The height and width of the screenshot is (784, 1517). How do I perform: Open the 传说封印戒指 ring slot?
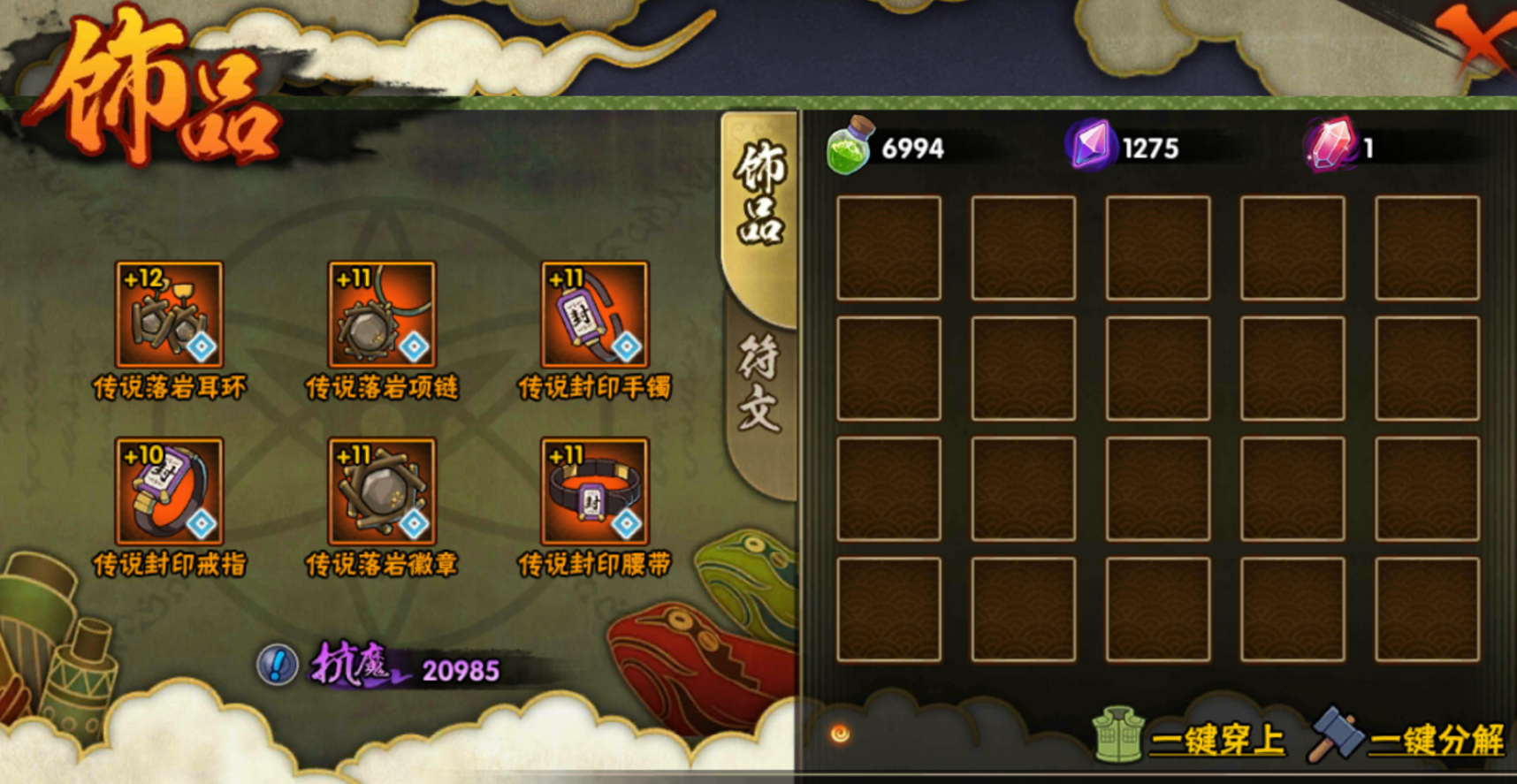(169, 491)
